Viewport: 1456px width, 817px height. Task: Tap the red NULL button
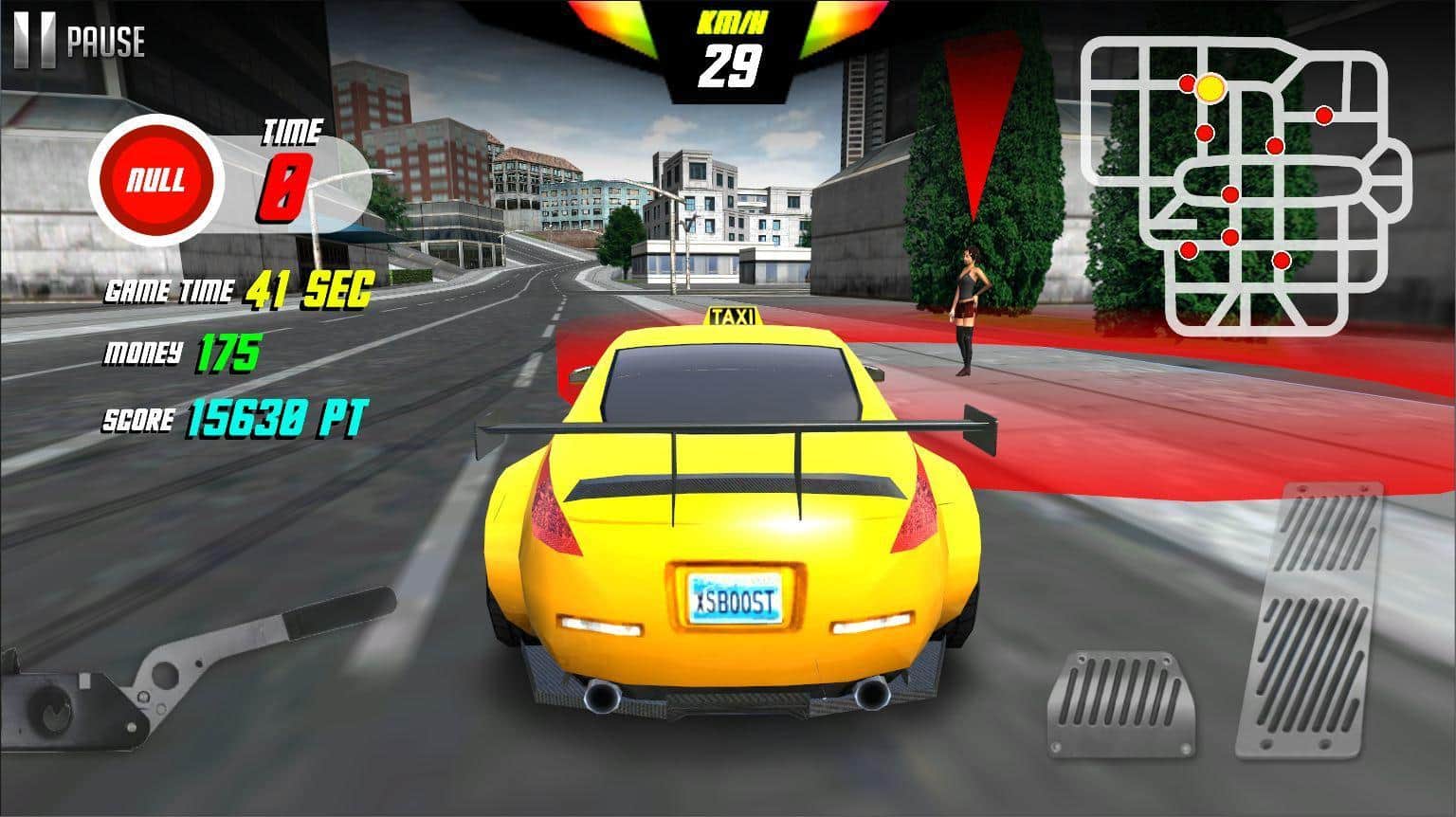[x=156, y=180]
